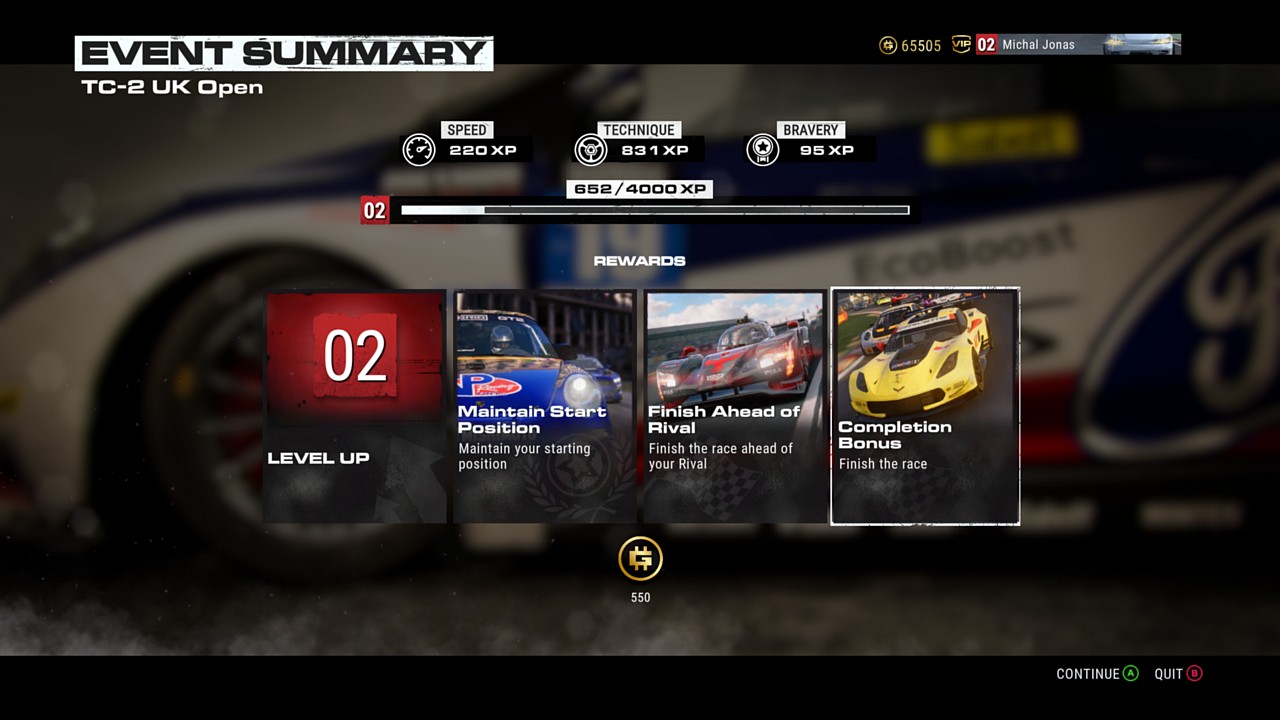This screenshot has width=1280, height=720.
Task: Select the Finish Ahead of Rival card
Action: click(735, 406)
